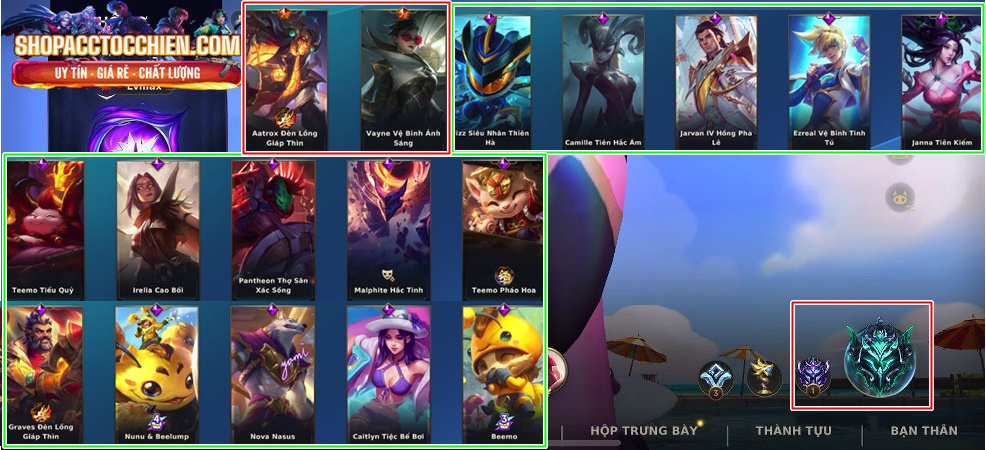Viewport: 986px width, 450px height.
Task: Select the Caitlyn Tiệc Bể Bơi skin
Action: point(388,375)
